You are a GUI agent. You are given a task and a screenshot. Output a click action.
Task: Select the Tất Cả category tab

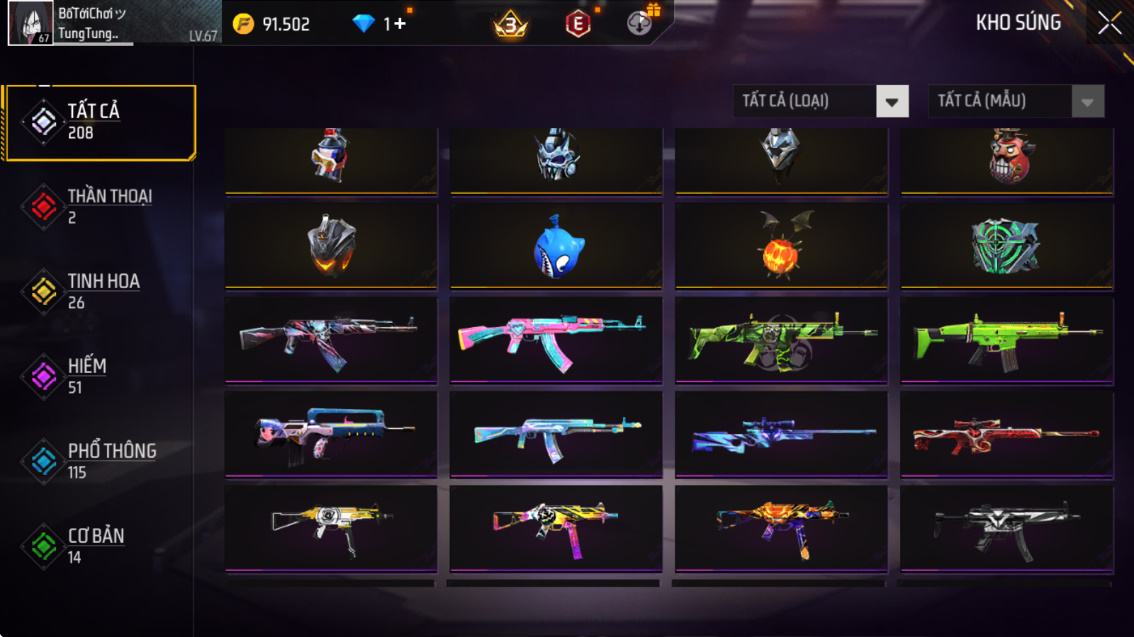98,122
